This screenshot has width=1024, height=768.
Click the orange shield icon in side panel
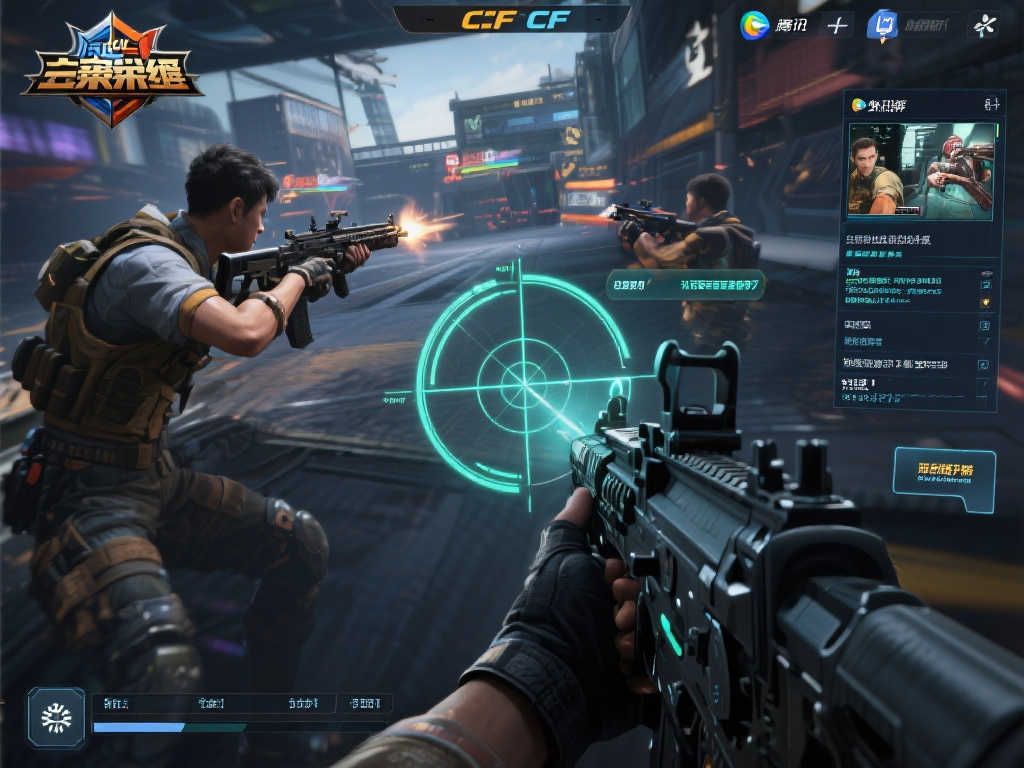click(986, 300)
